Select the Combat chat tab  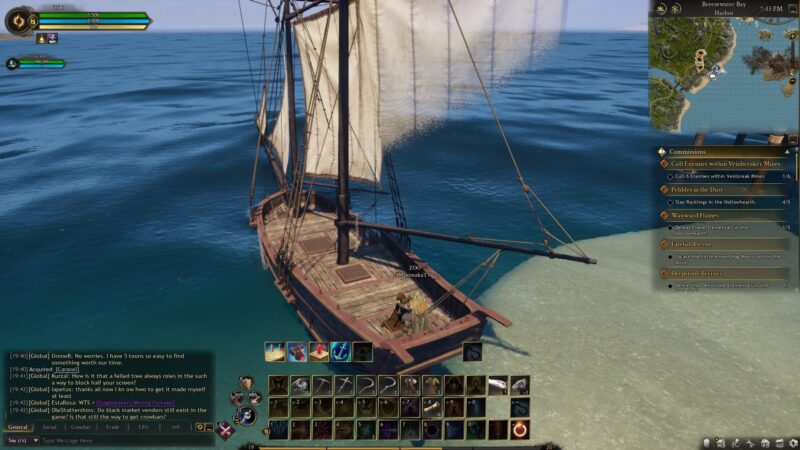[80, 427]
